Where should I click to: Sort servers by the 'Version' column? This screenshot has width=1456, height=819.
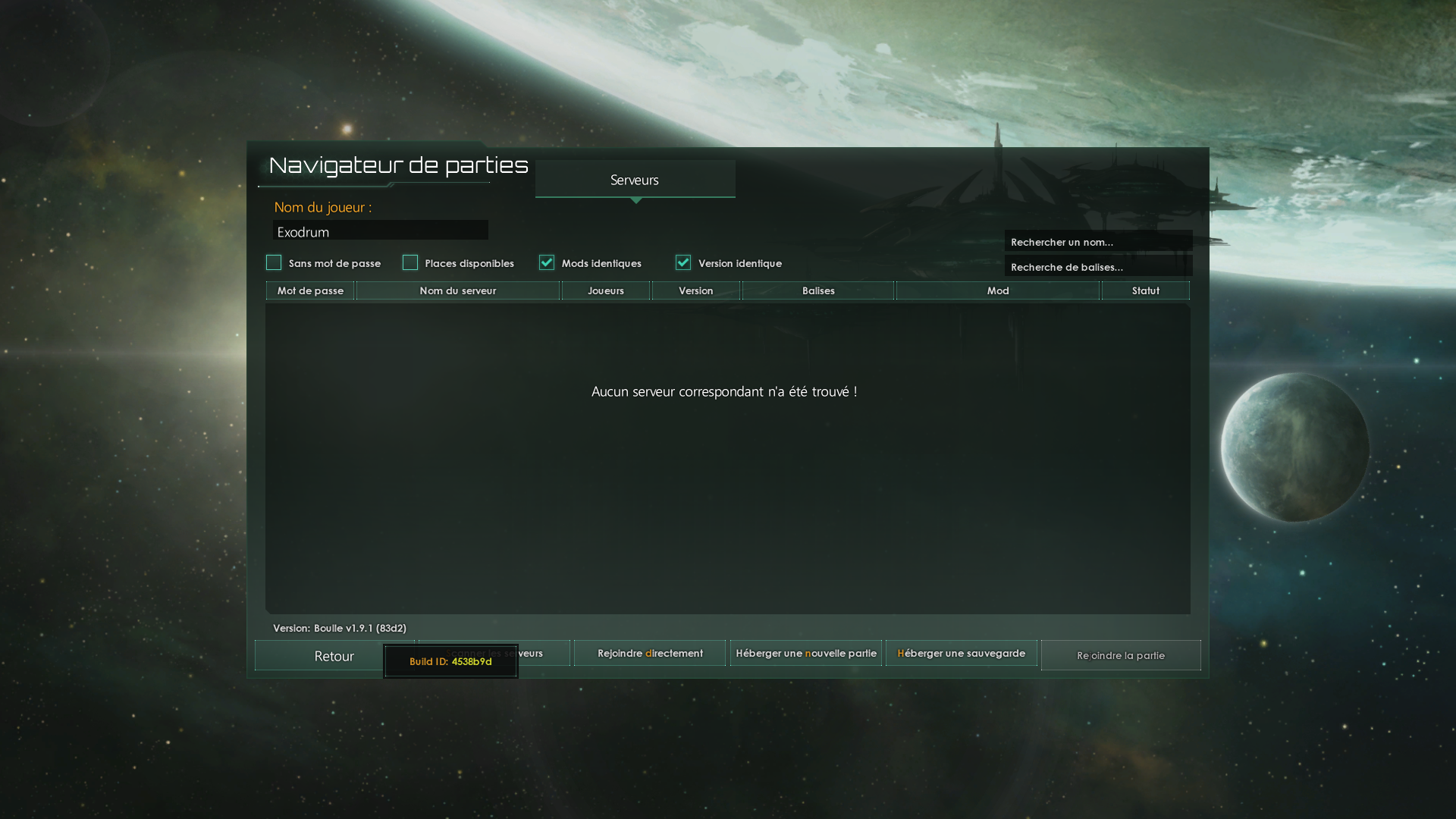click(695, 290)
